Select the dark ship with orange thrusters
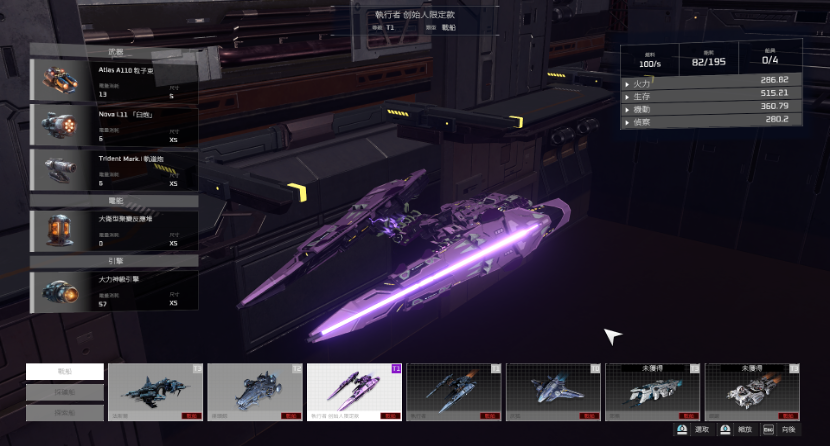Image resolution: width=830 pixels, height=446 pixels. [x=454, y=391]
